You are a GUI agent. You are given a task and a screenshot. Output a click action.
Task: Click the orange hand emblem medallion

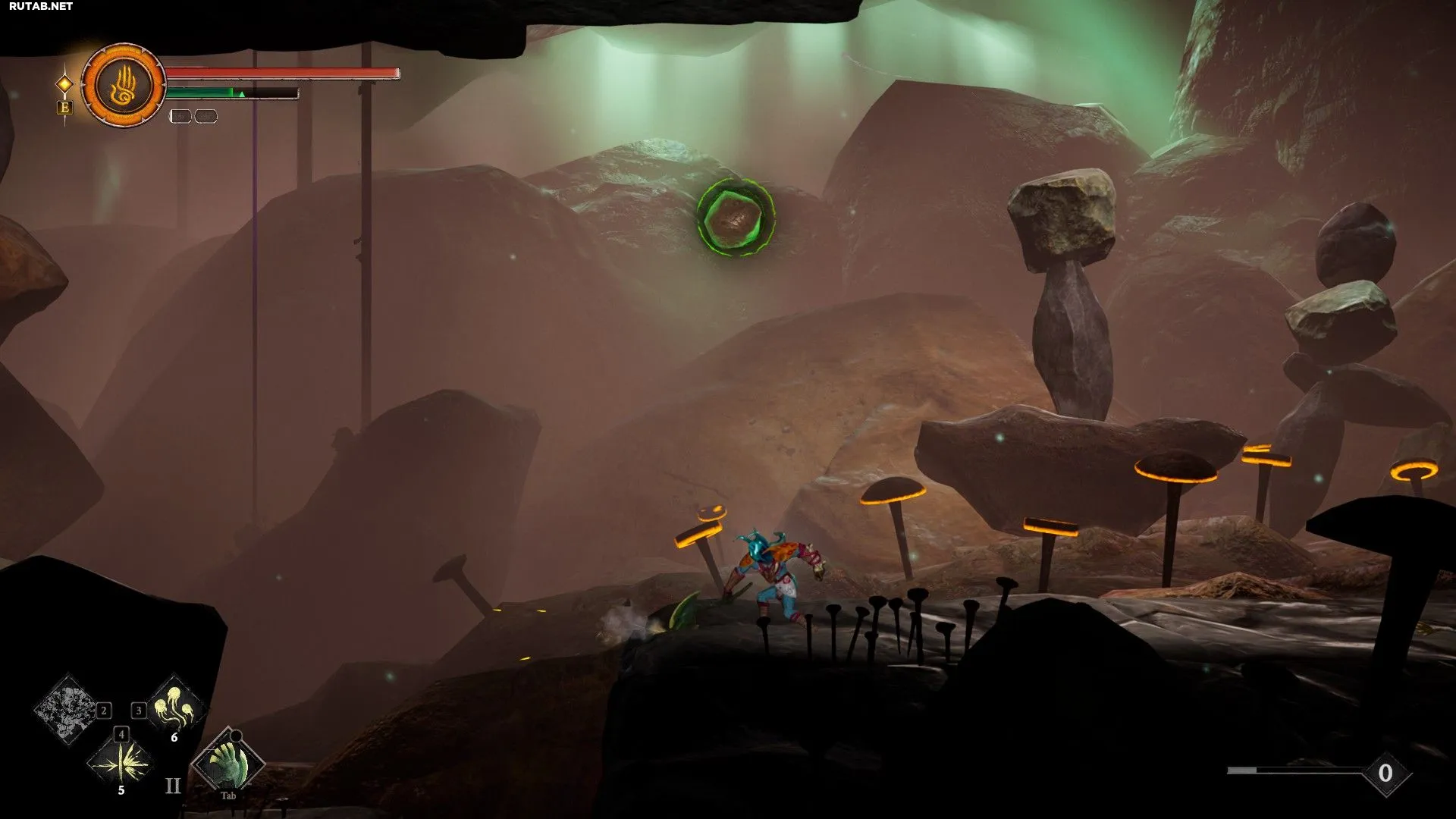pyautogui.click(x=124, y=85)
